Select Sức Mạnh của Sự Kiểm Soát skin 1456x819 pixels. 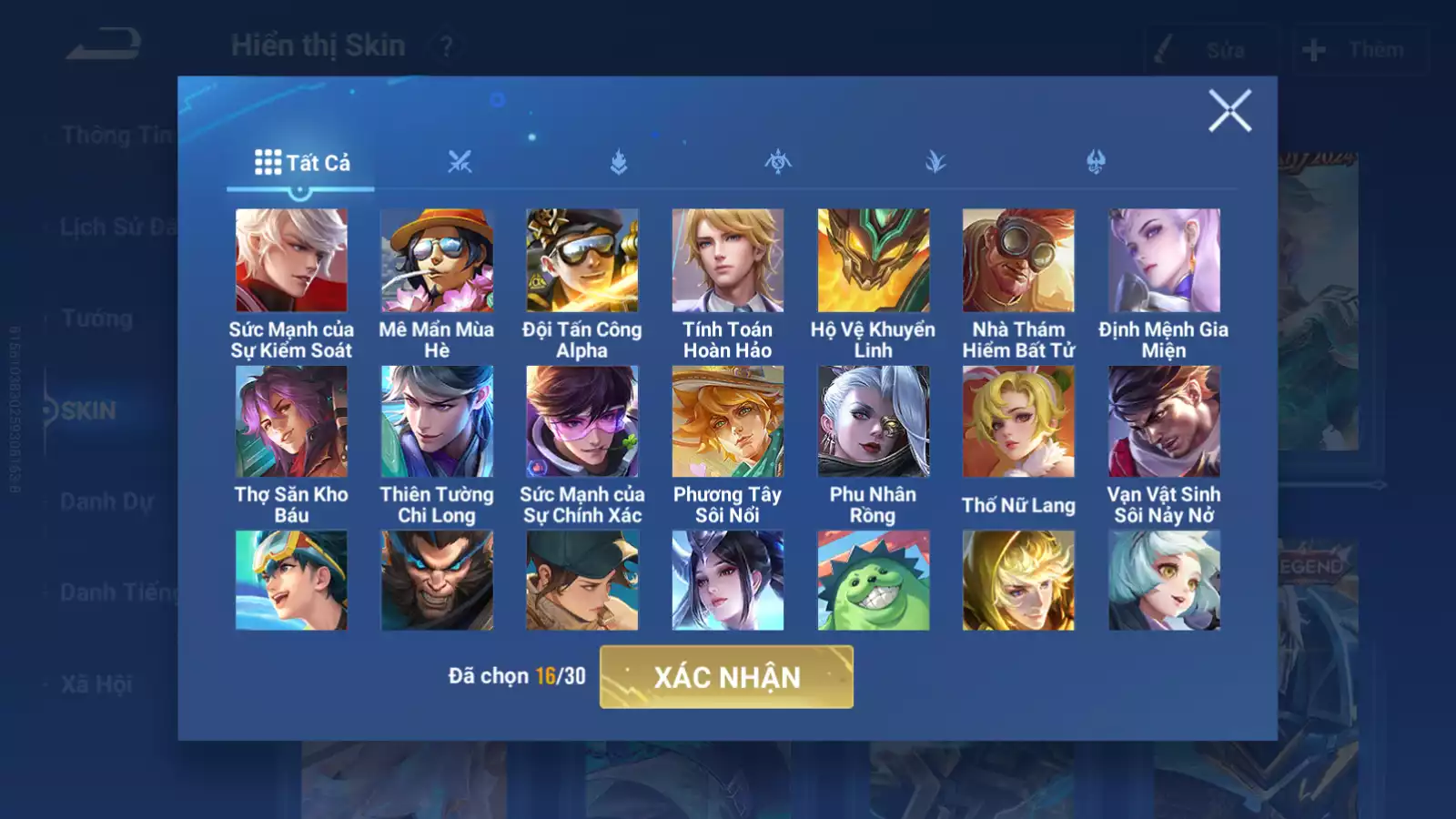tap(291, 261)
